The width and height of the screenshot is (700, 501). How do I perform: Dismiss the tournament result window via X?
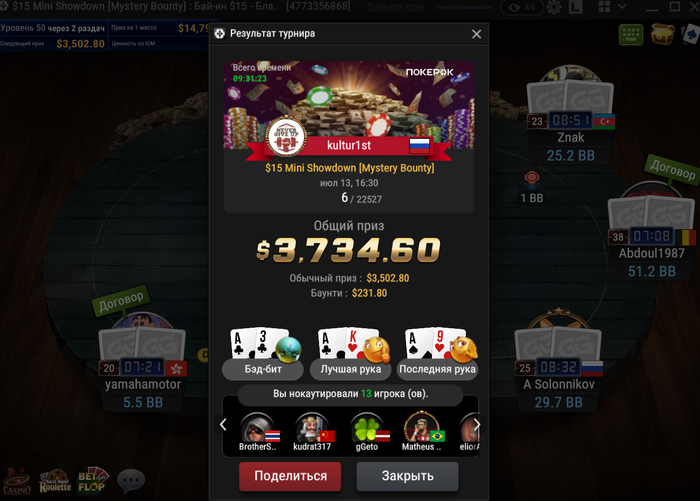point(476,34)
